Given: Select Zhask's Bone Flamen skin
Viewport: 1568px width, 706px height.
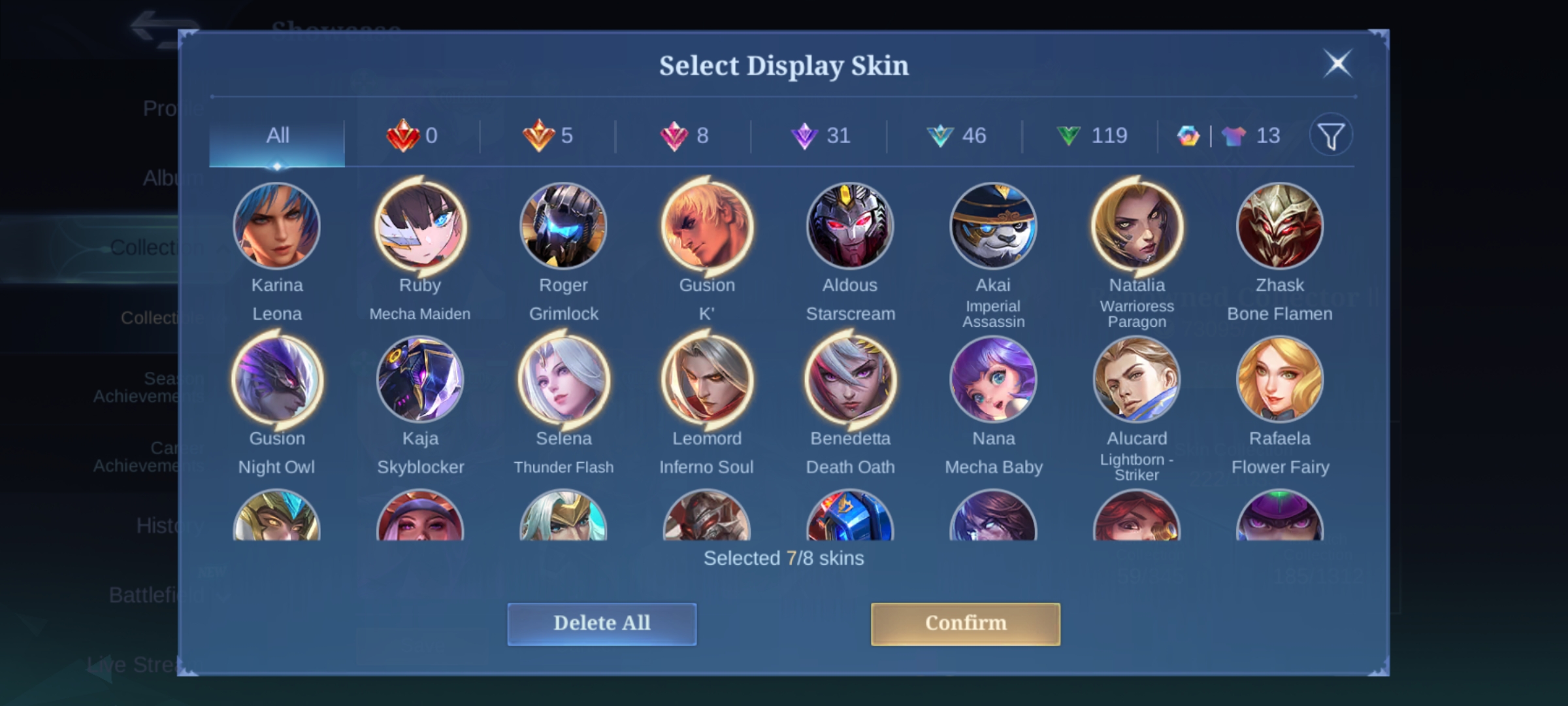Looking at the screenshot, I should click(x=1279, y=226).
